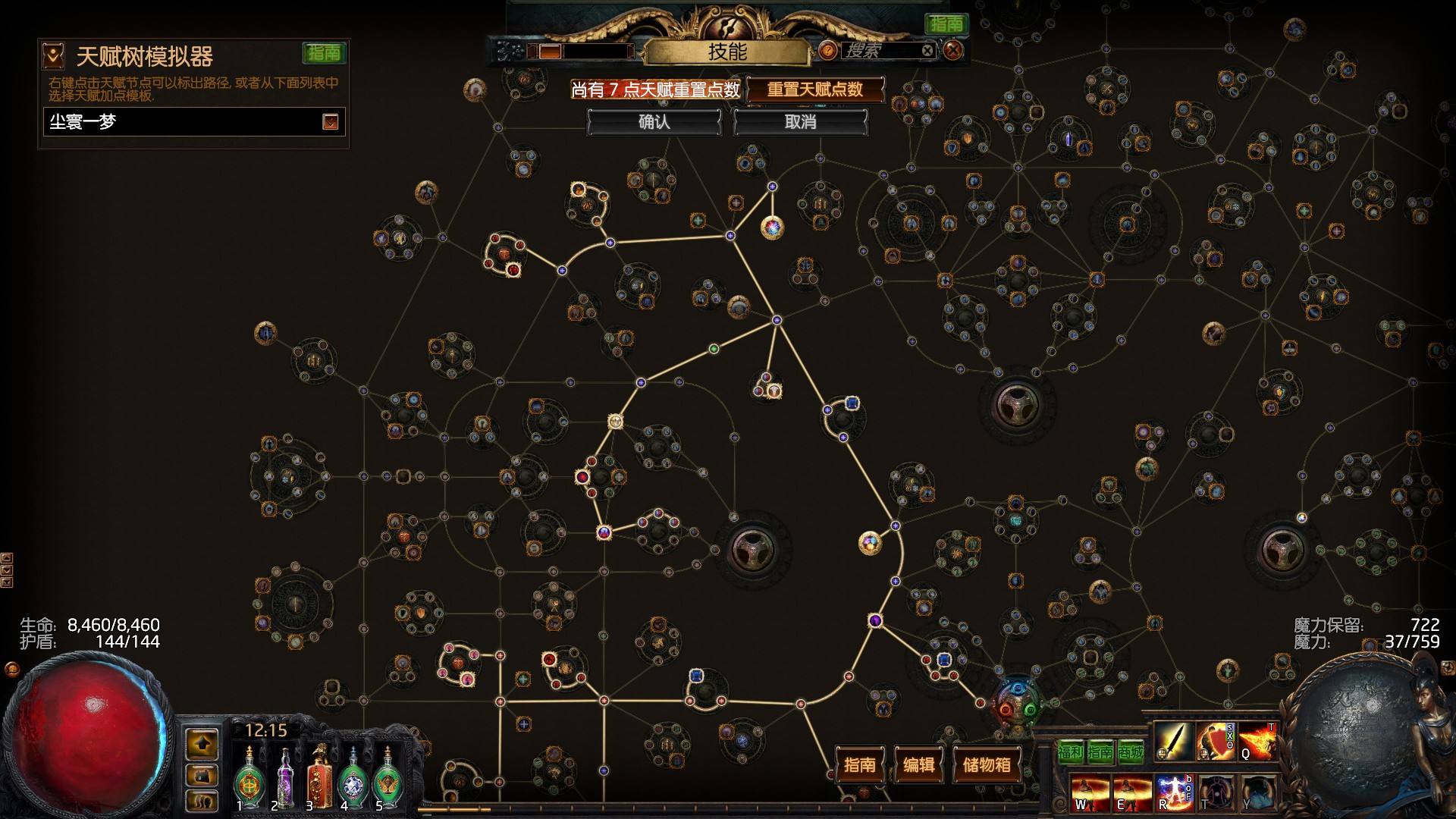Clear the search box text

pyautogui.click(x=927, y=51)
